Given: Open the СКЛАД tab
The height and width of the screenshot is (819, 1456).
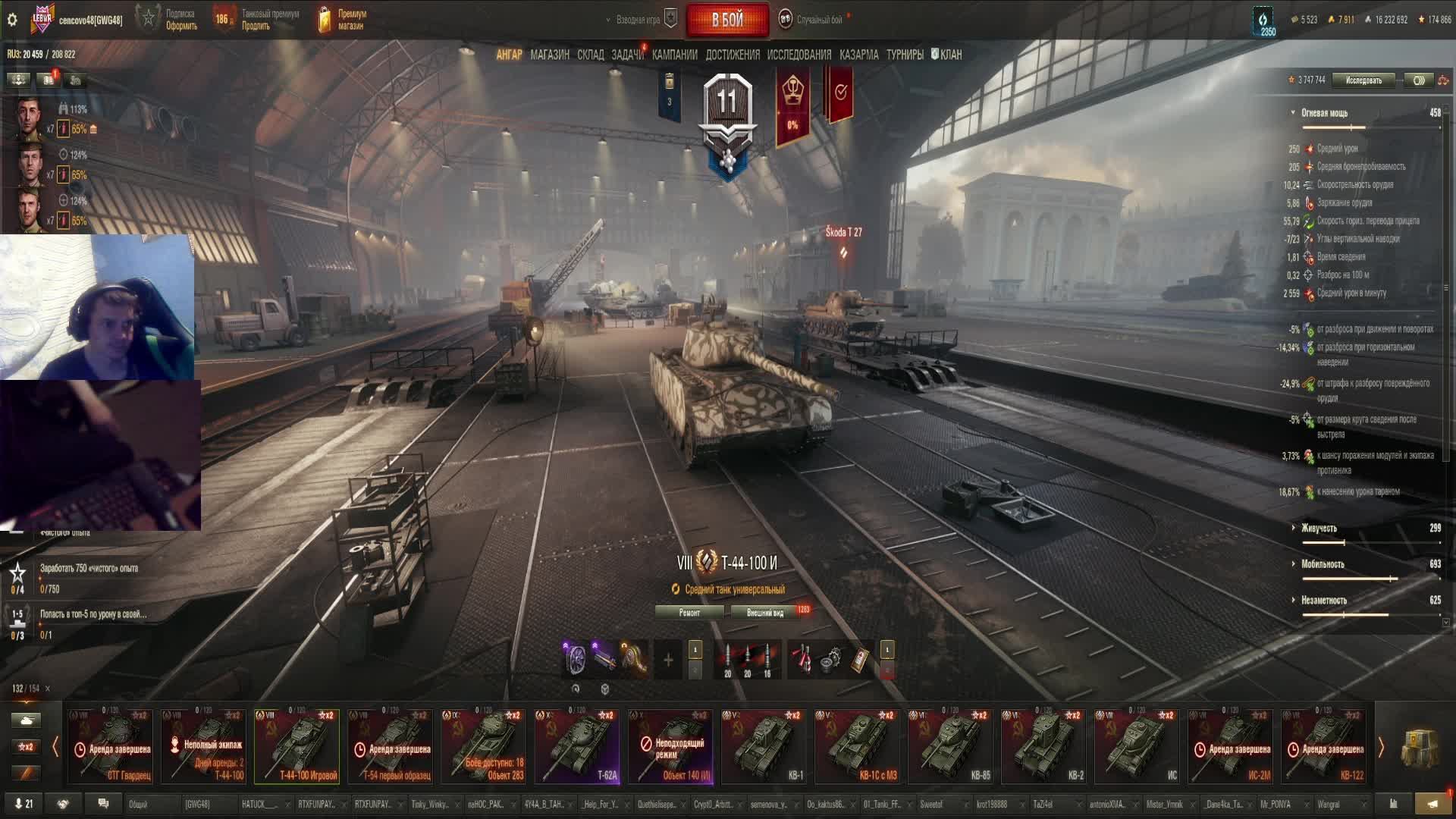Looking at the screenshot, I should click(x=590, y=55).
